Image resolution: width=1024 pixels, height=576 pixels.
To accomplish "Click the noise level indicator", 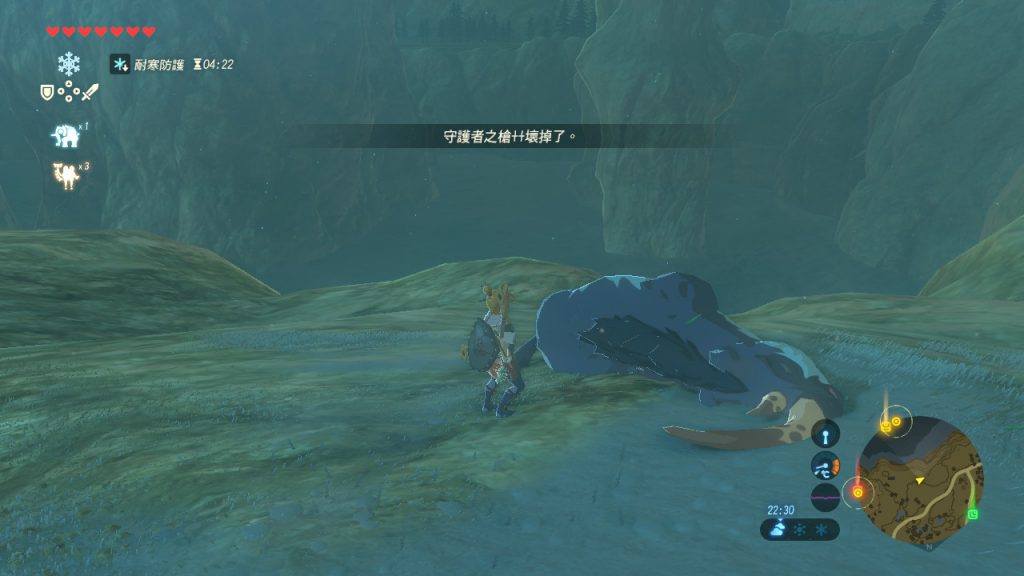I will coord(825,497).
